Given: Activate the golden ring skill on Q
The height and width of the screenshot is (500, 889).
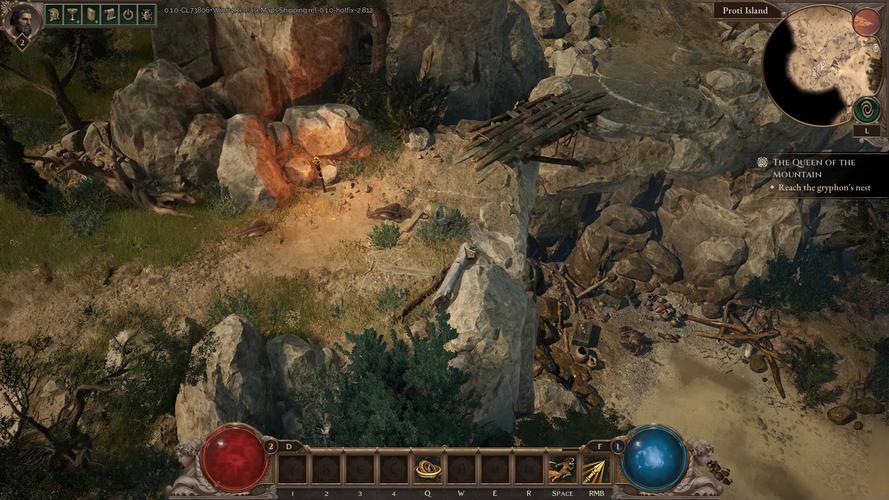Looking at the screenshot, I should pos(429,468).
